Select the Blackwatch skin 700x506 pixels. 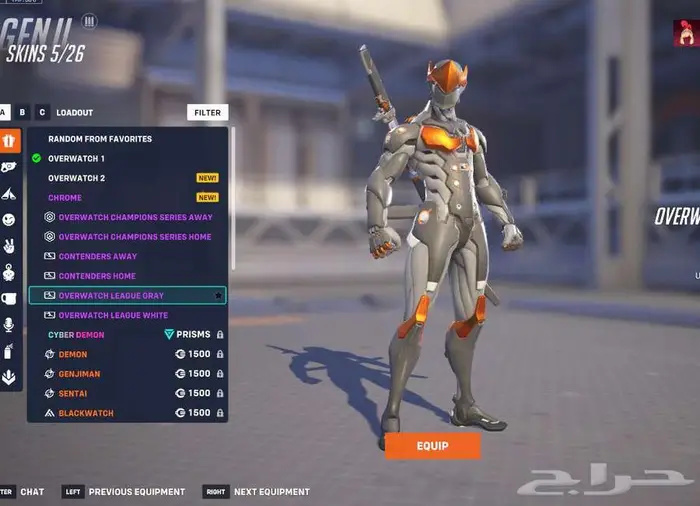86,413
